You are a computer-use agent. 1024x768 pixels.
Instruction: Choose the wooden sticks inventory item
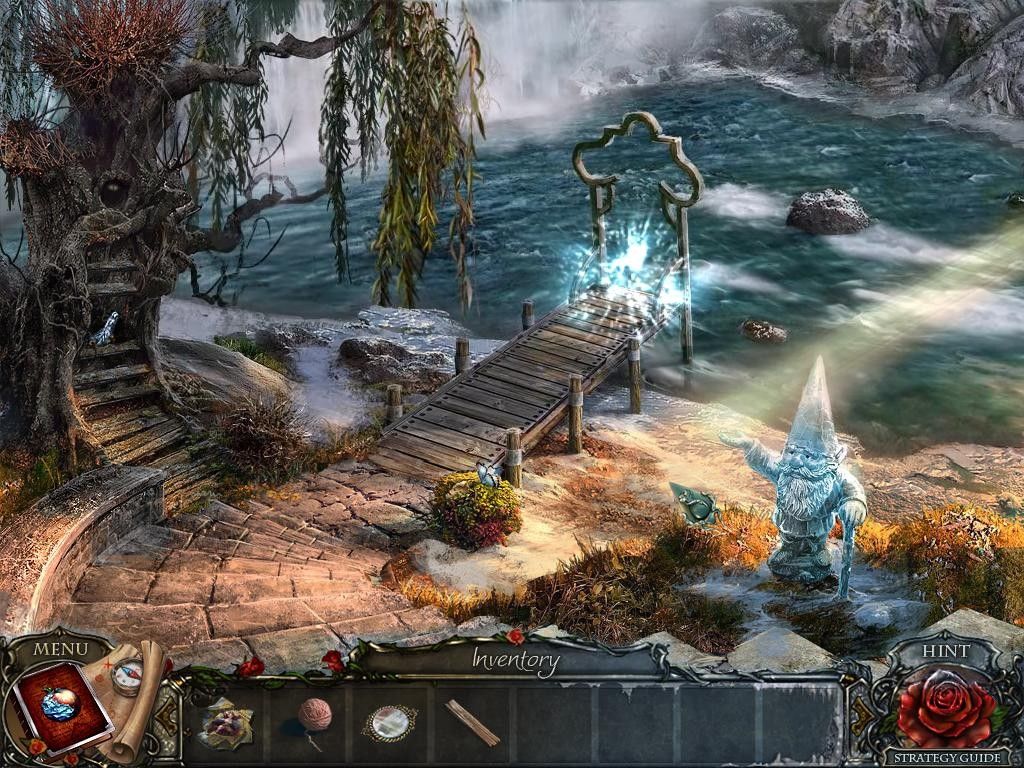coord(472,722)
